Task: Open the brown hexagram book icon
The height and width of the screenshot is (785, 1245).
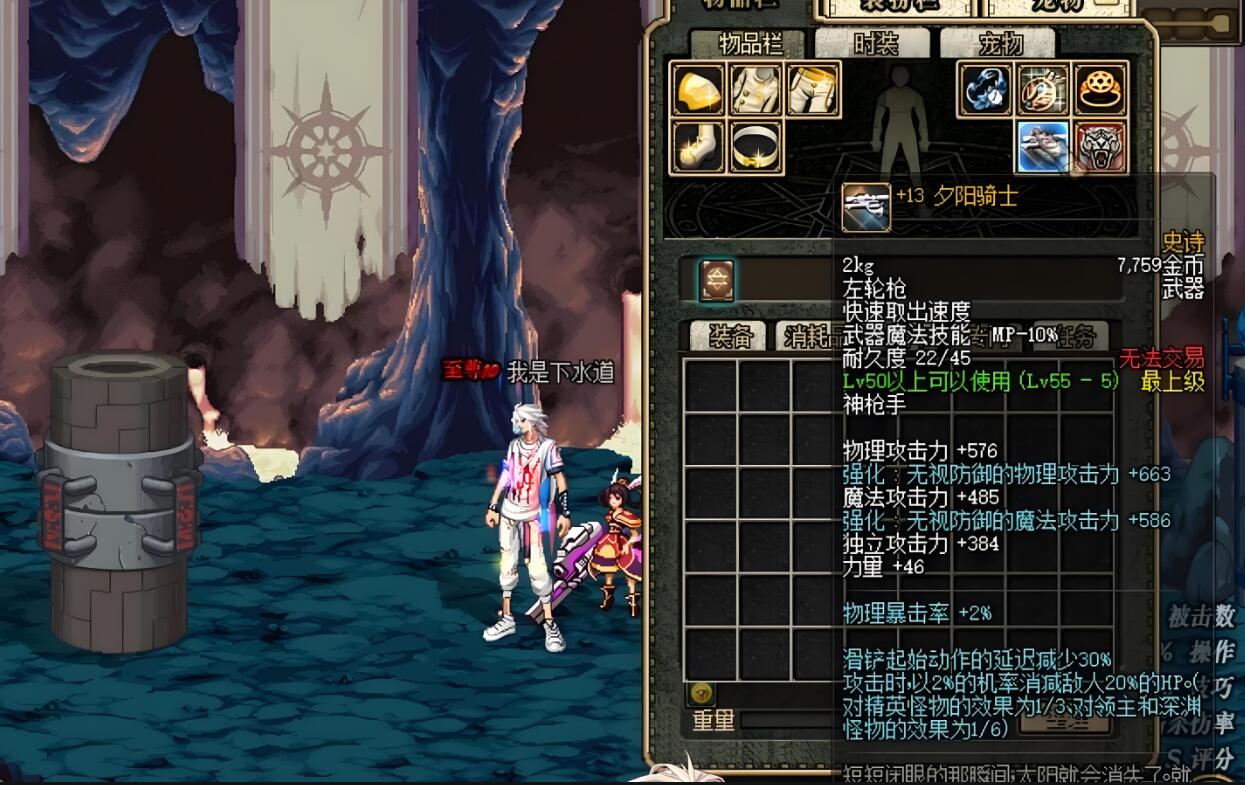Action: click(716, 280)
